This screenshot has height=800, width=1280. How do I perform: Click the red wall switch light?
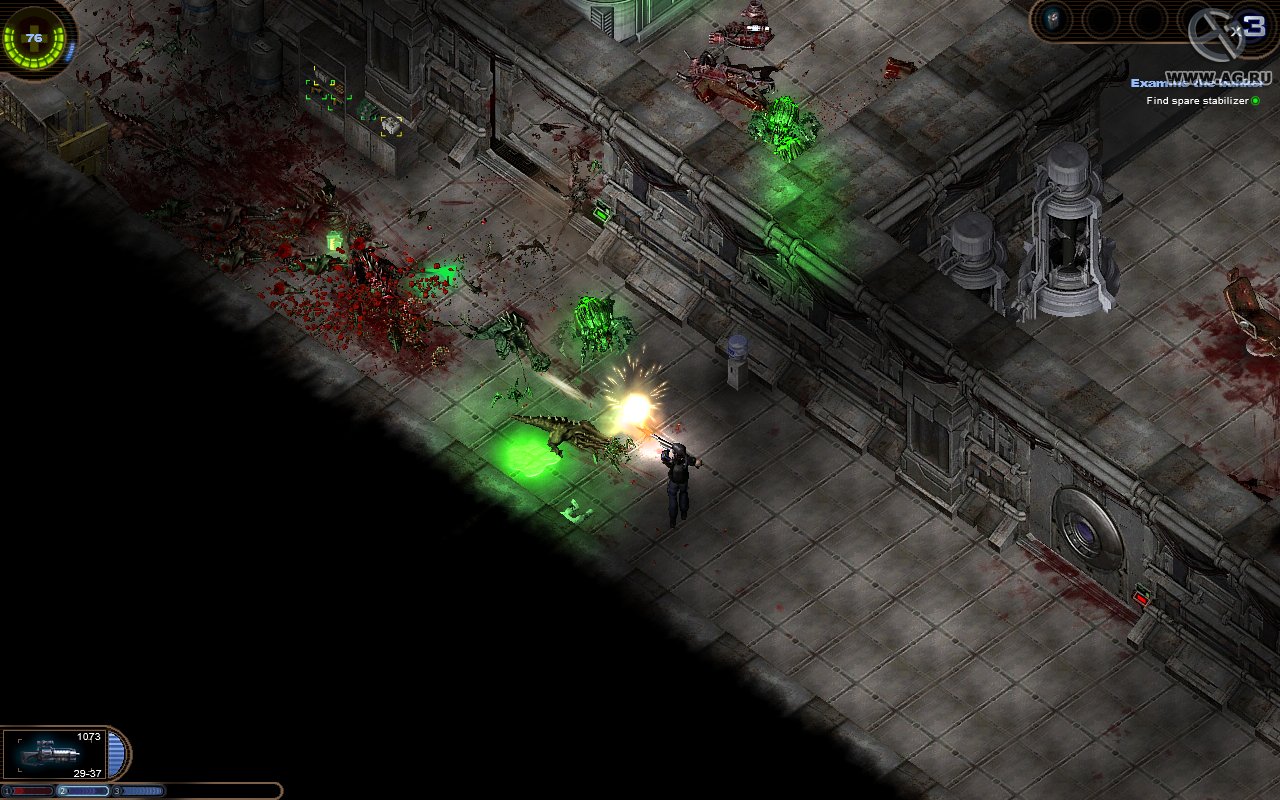tap(1140, 597)
